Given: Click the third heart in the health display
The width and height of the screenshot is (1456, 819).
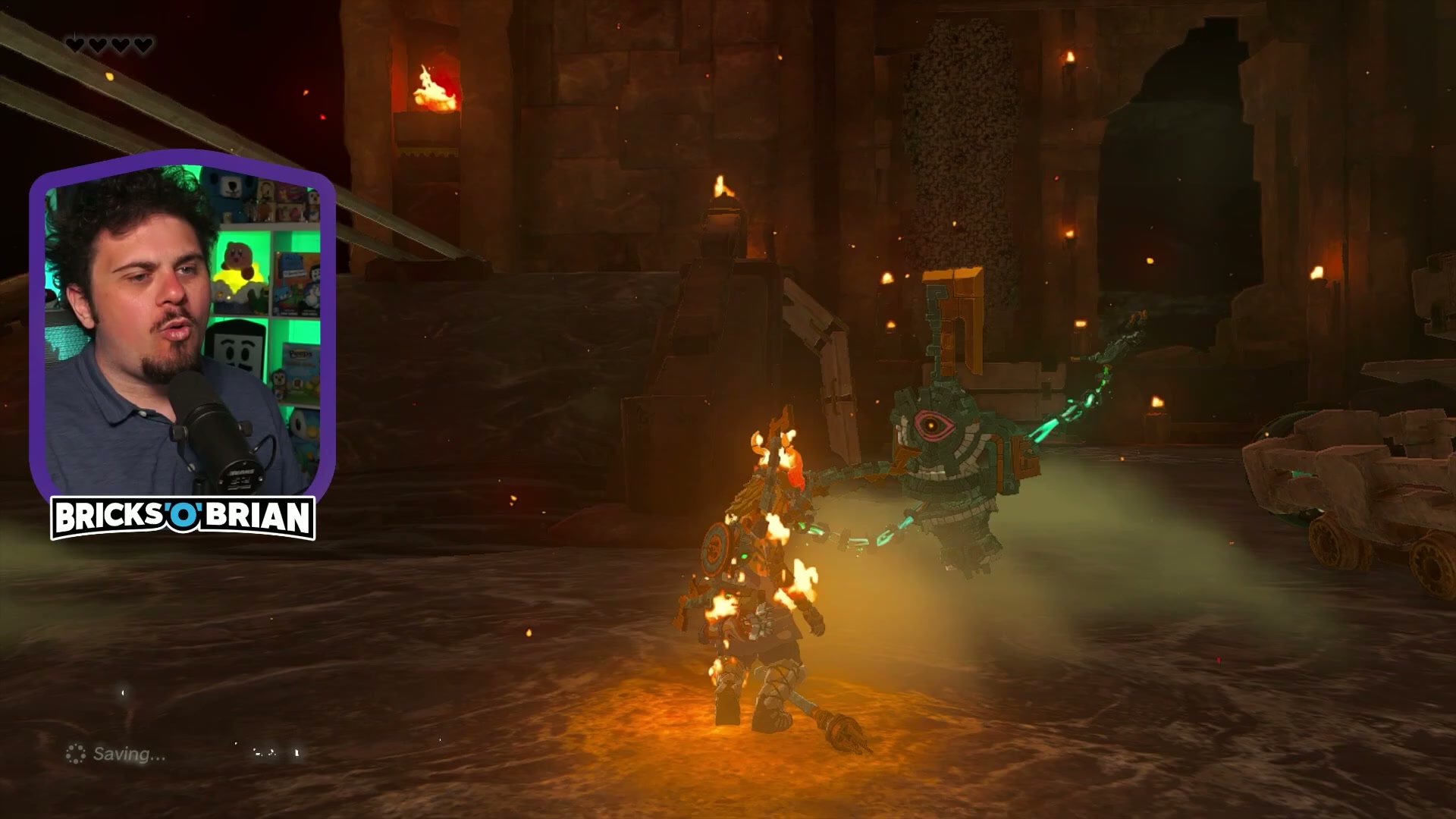Looking at the screenshot, I should pos(121,44).
